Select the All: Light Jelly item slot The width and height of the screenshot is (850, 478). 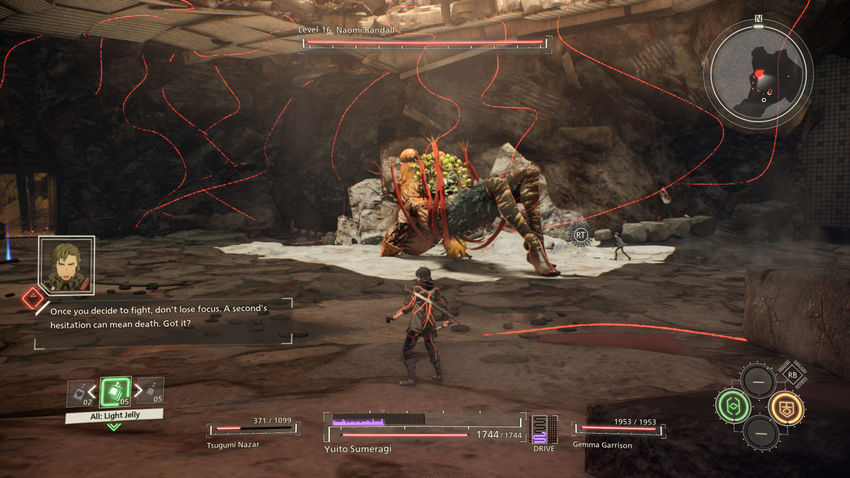(115, 392)
